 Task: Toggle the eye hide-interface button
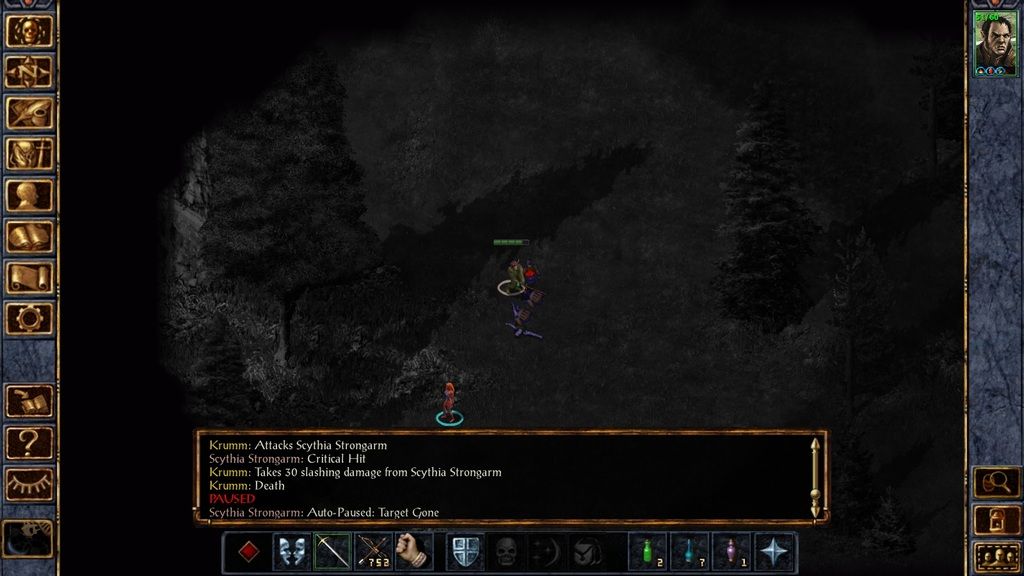pyautogui.click(x=29, y=484)
